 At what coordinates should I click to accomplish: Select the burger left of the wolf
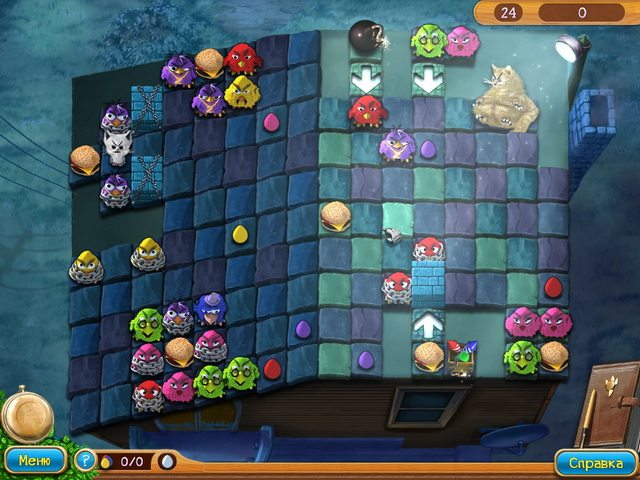coord(84,158)
